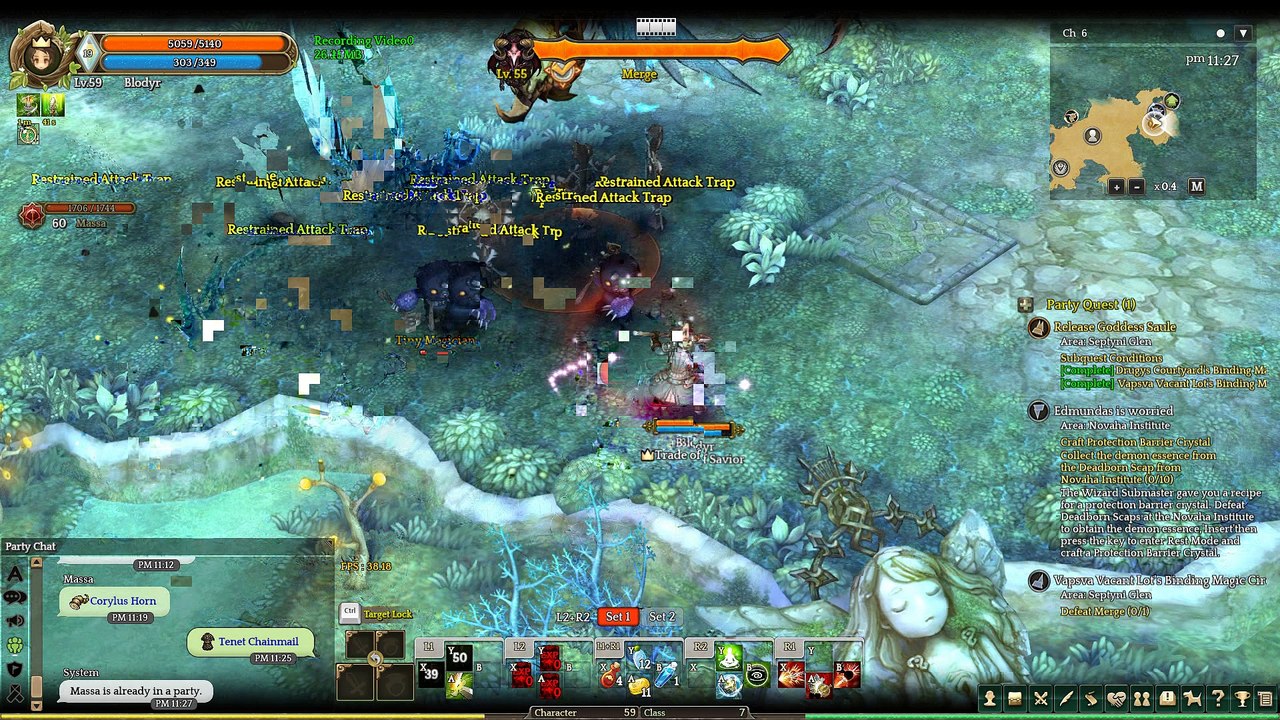Open the full map with the M button
The image size is (1280, 720).
click(1196, 187)
